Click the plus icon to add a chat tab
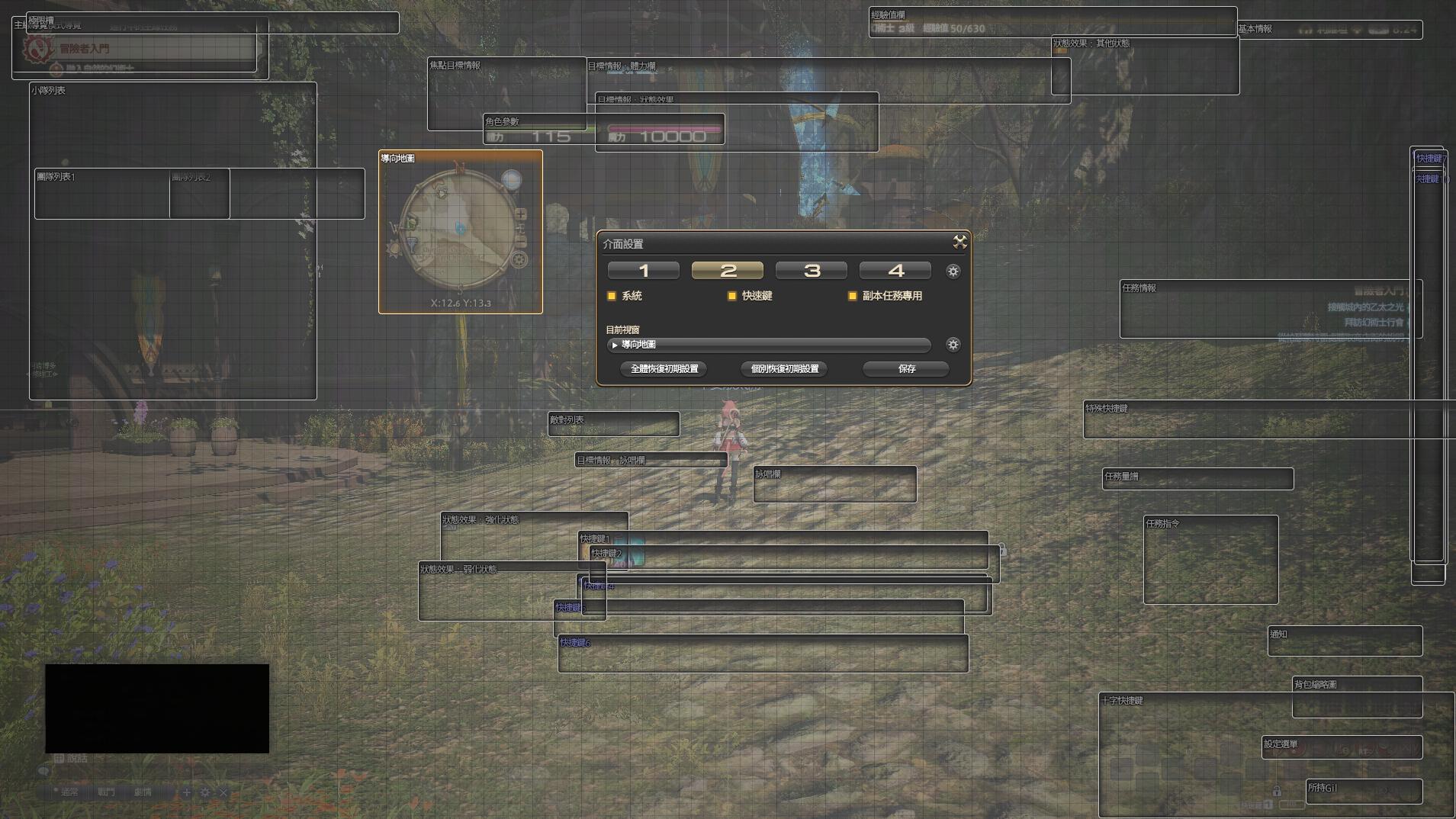The width and height of the screenshot is (1456, 819). (x=186, y=792)
